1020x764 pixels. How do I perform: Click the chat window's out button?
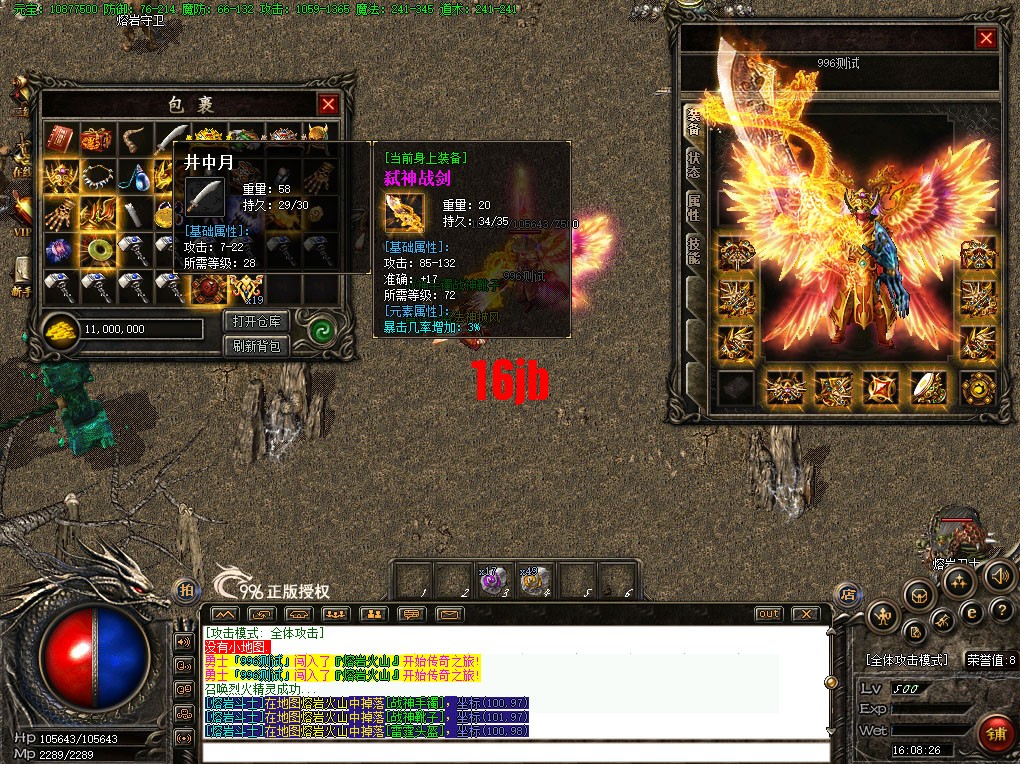(x=768, y=613)
